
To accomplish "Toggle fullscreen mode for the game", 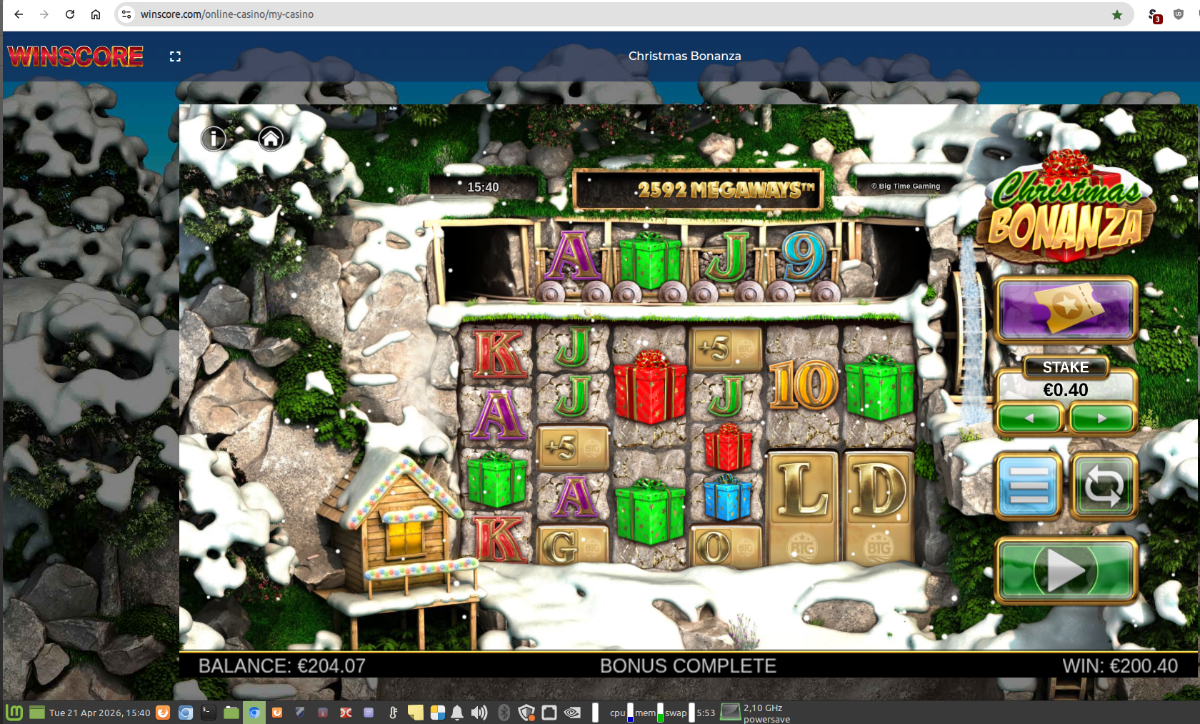I will (x=175, y=57).
